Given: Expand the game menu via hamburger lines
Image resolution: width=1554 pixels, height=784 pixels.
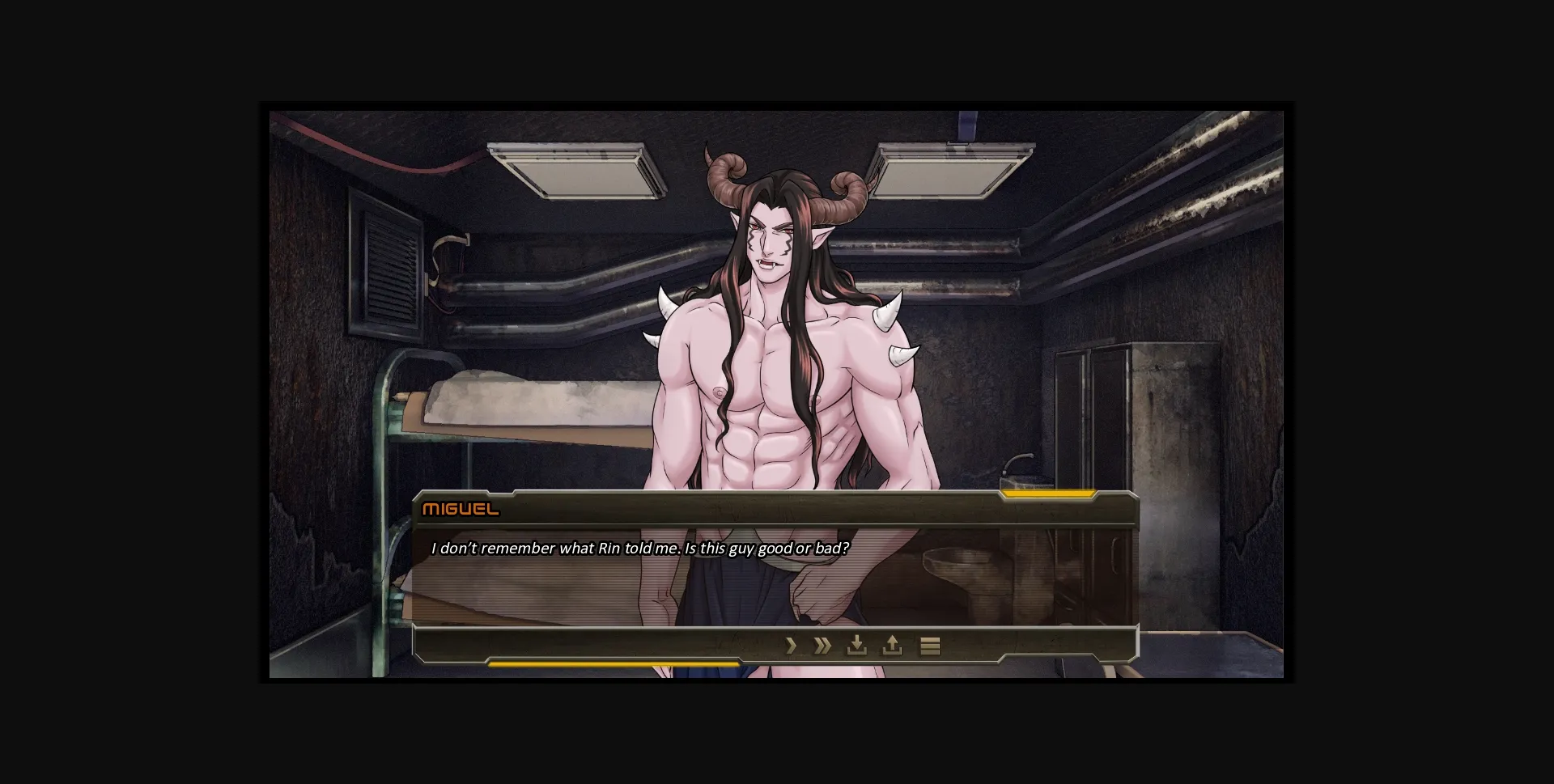Looking at the screenshot, I should [x=930, y=646].
